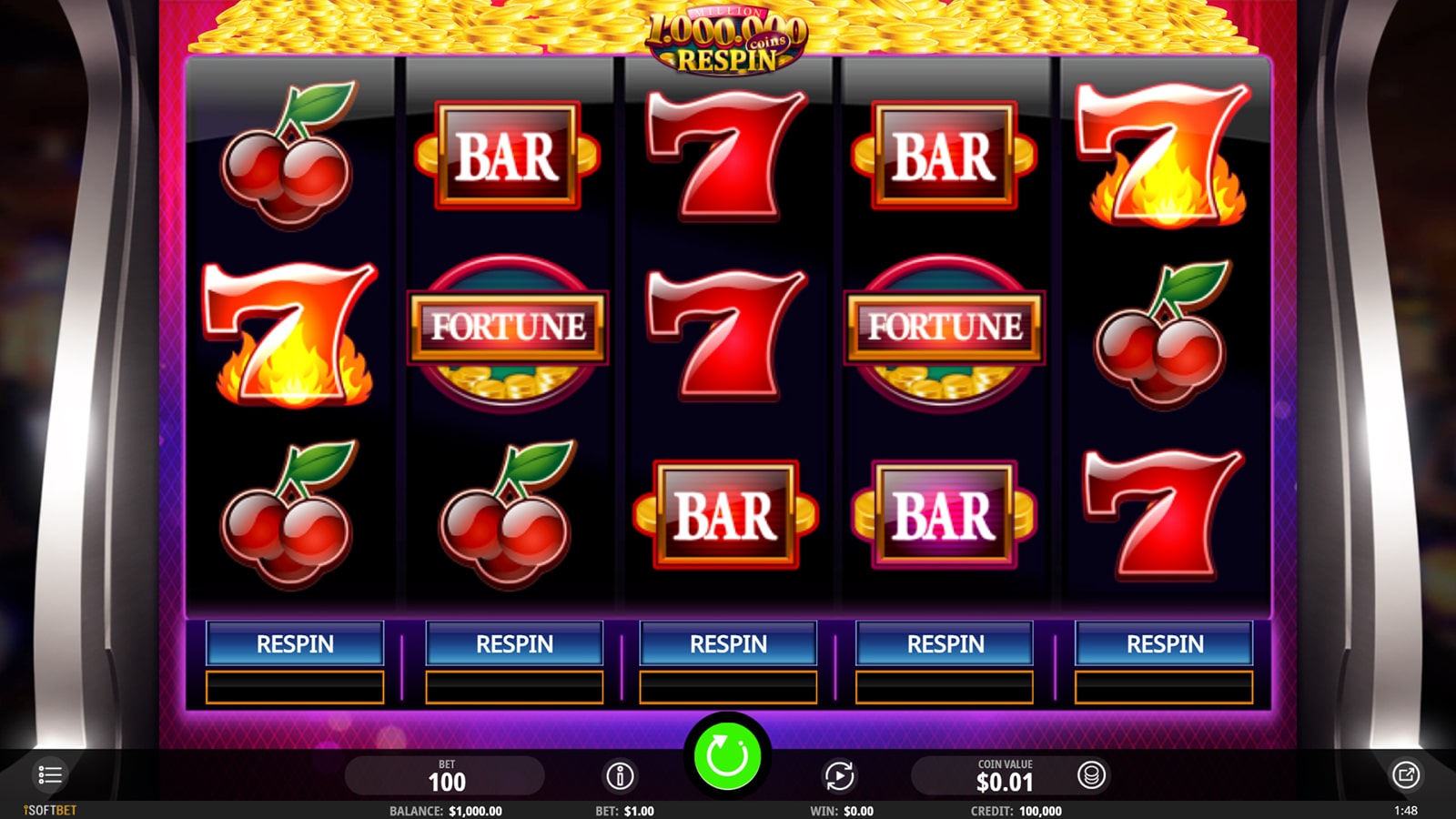Show the game info paytable
Viewport: 1456px width, 819px height.
click(x=620, y=776)
